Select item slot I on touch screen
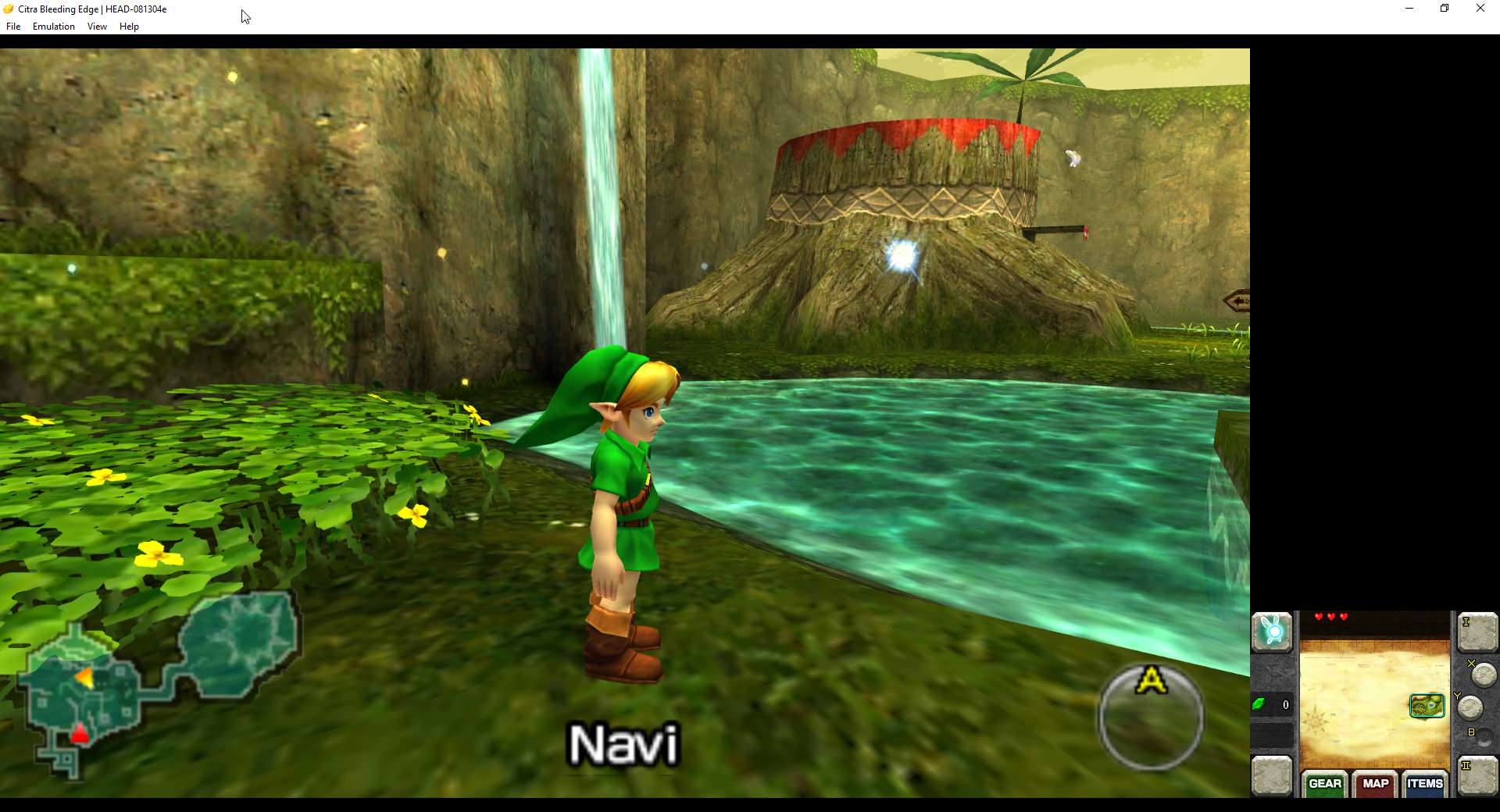This screenshot has width=1500, height=812. pyautogui.click(x=1477, y=634)
